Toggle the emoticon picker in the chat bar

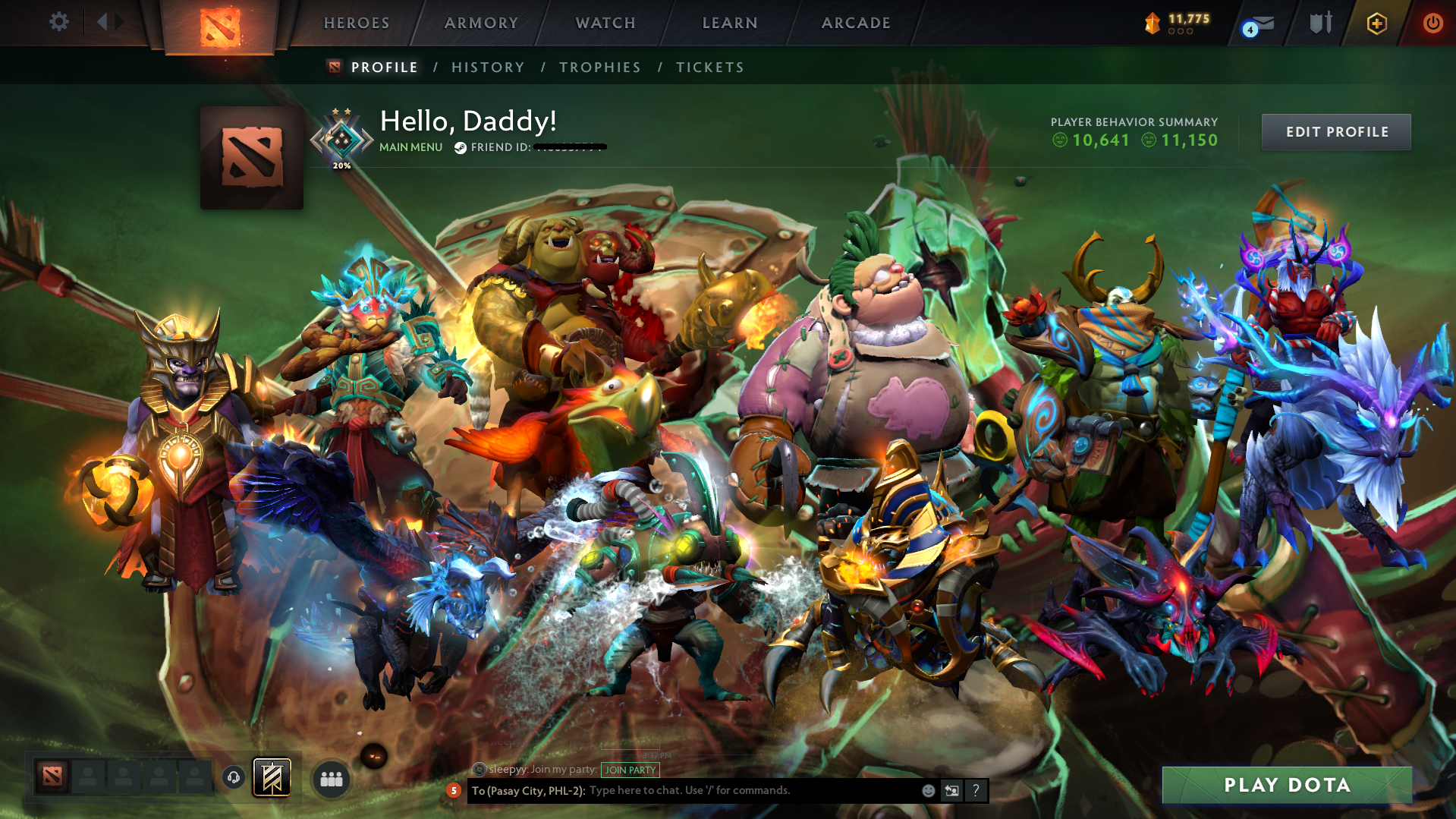pyautogui.click(x=928, y=790)
